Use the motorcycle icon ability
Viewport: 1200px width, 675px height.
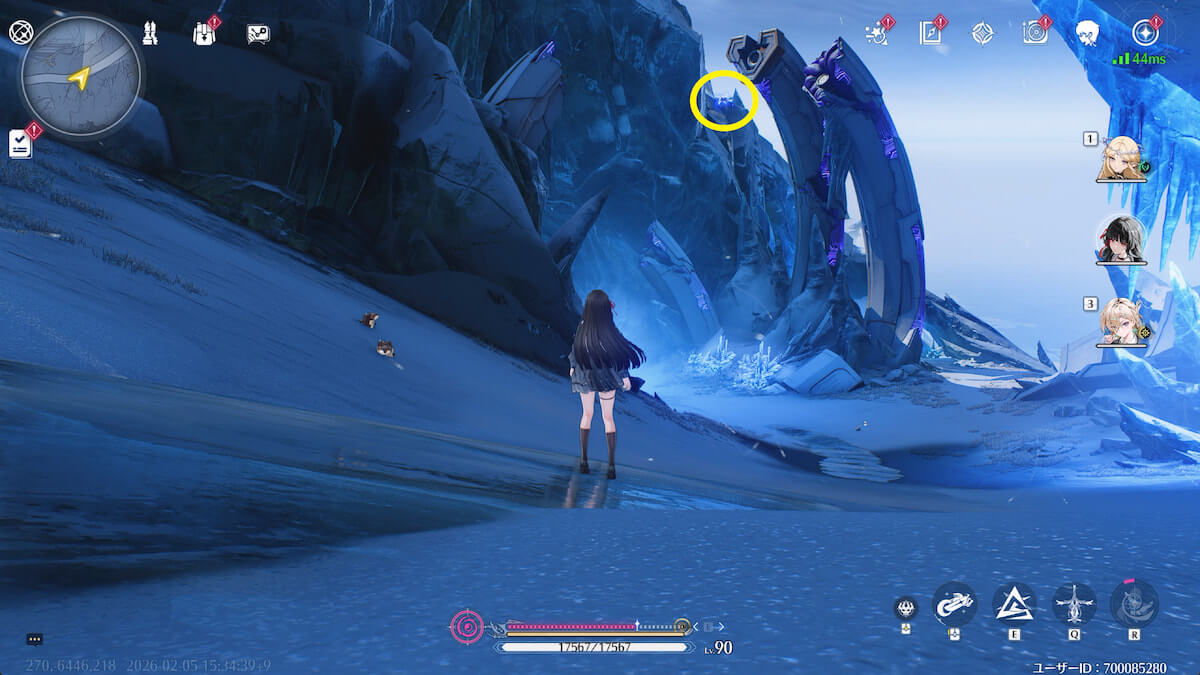[954, 604]
